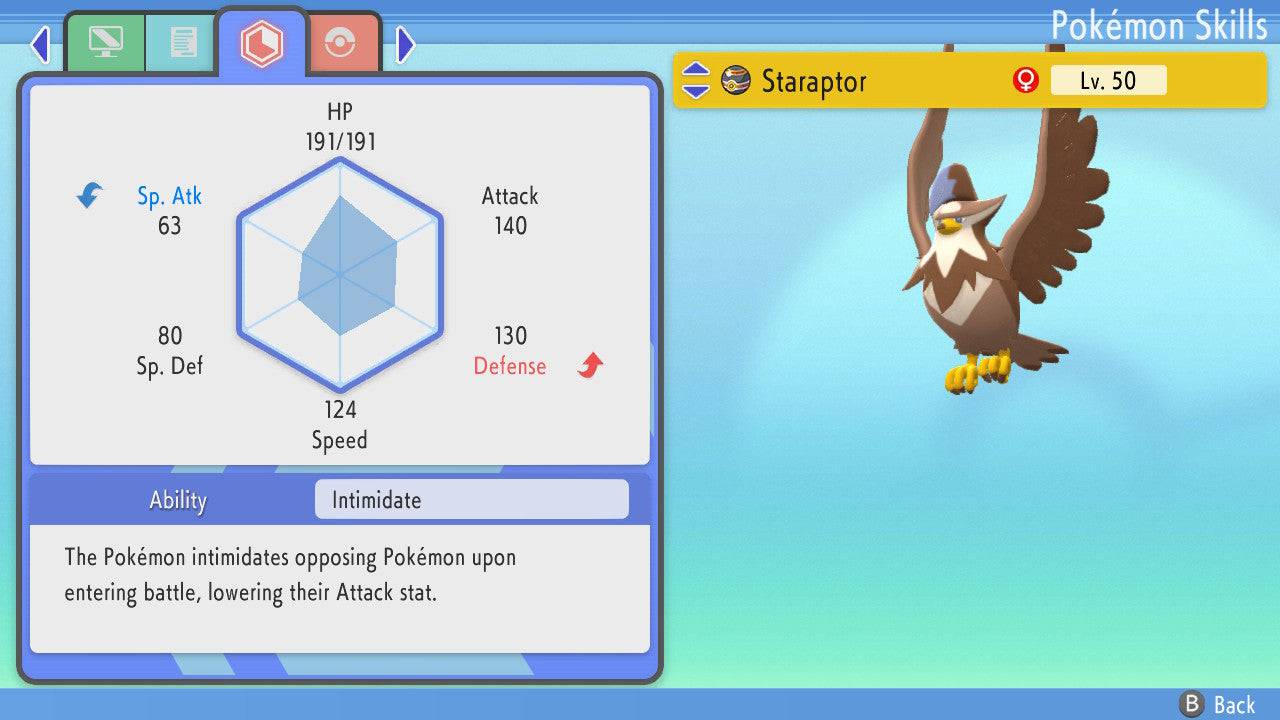The height and width of the screenshot is (720, 1280).
Task: Open the trainer memo notes tab
Action: point(182,43)
